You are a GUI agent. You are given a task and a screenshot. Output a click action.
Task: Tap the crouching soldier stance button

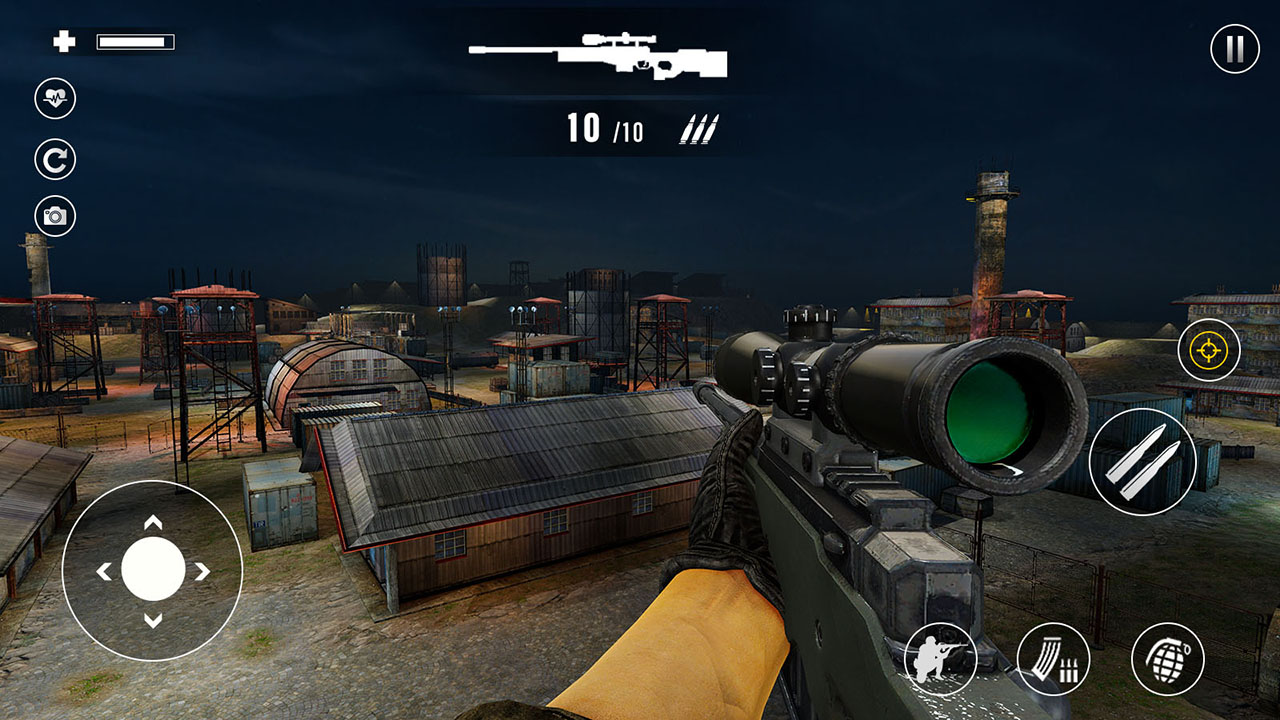[x=940, y=659]
